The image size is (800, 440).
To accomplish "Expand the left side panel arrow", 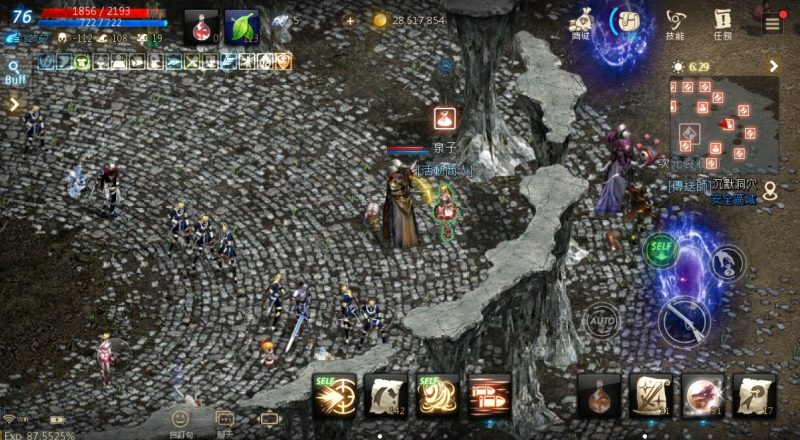I will click(14, 103).
